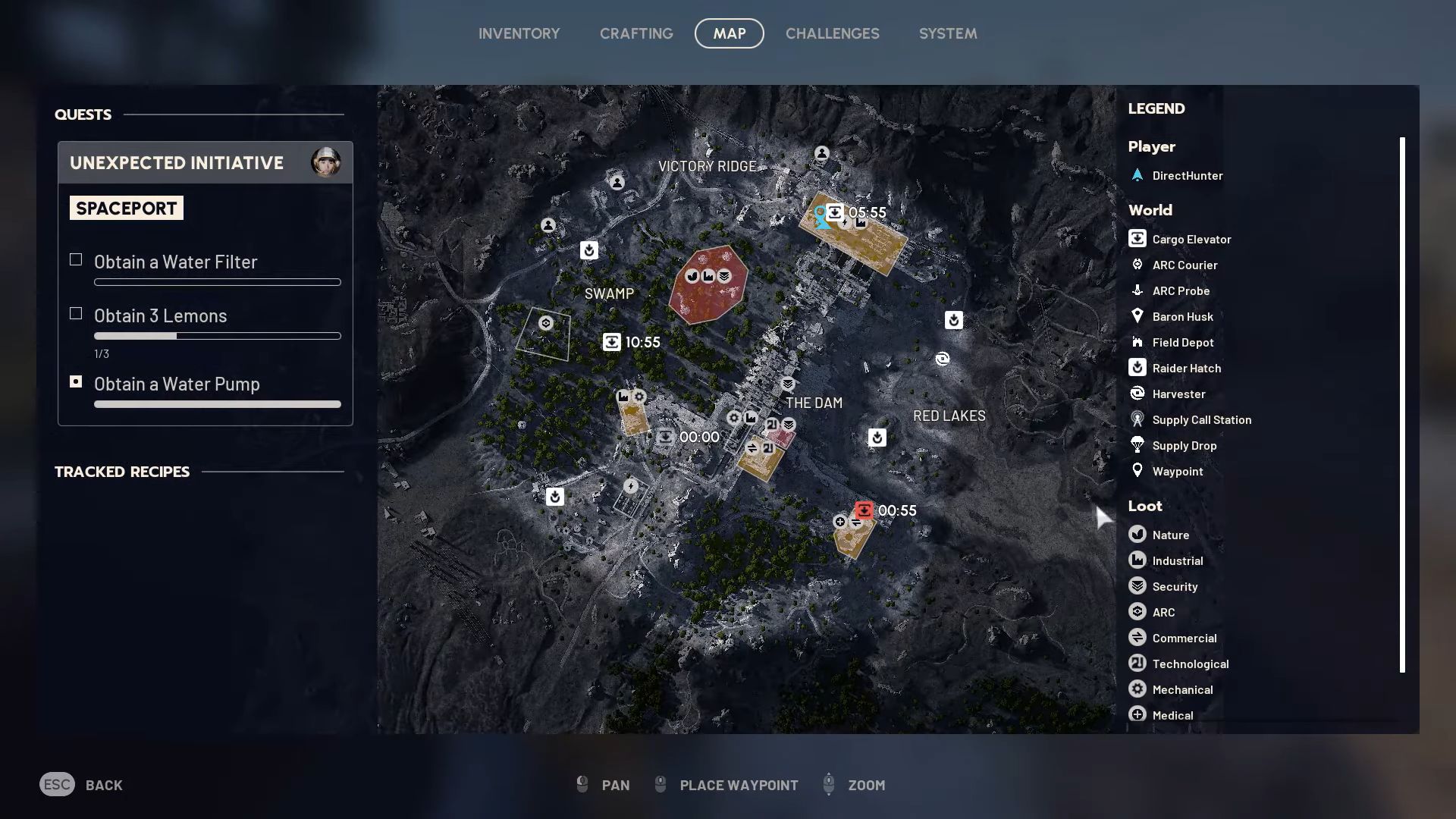Open the System tab

pyautogui.click(x=947, y=33)
